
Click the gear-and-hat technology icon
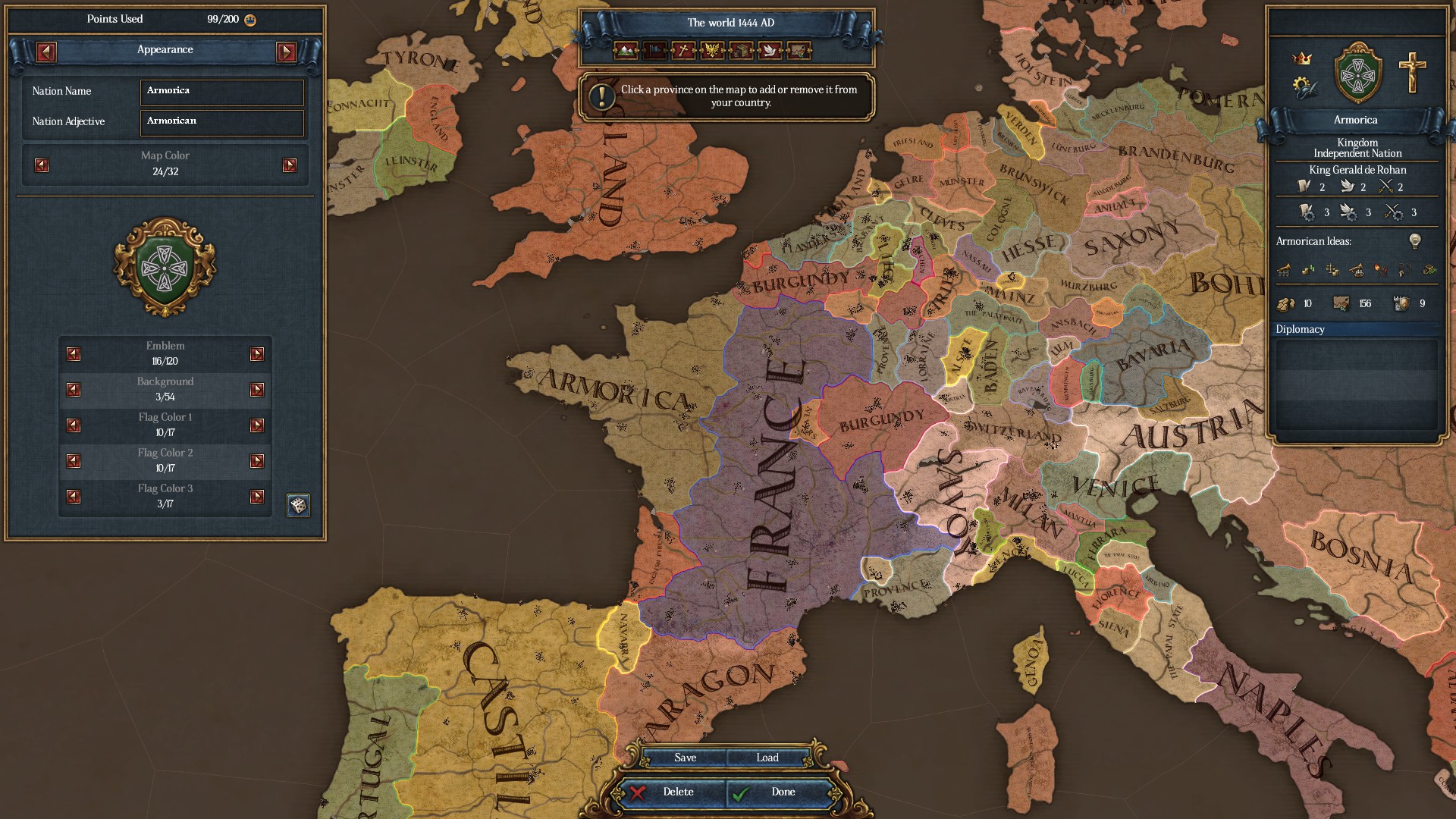click(x=1303, y=86)
